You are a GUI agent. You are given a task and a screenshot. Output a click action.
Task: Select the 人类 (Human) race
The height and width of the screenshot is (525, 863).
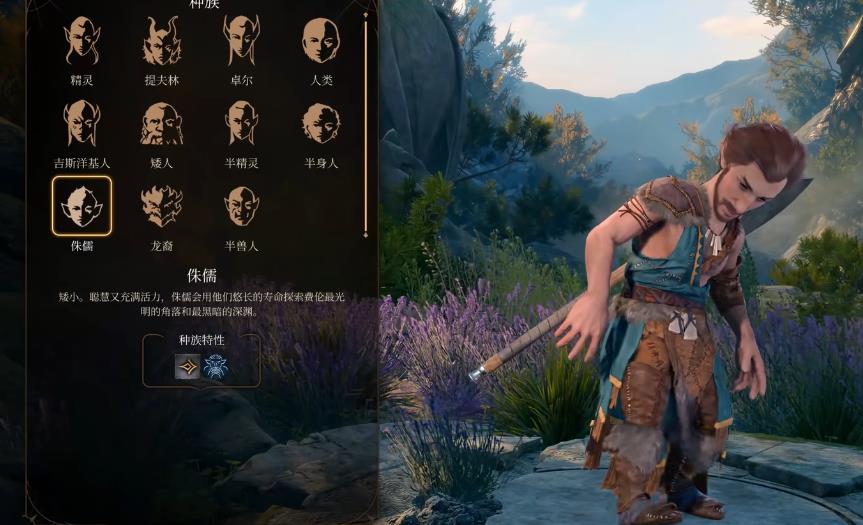click(321, 40)
